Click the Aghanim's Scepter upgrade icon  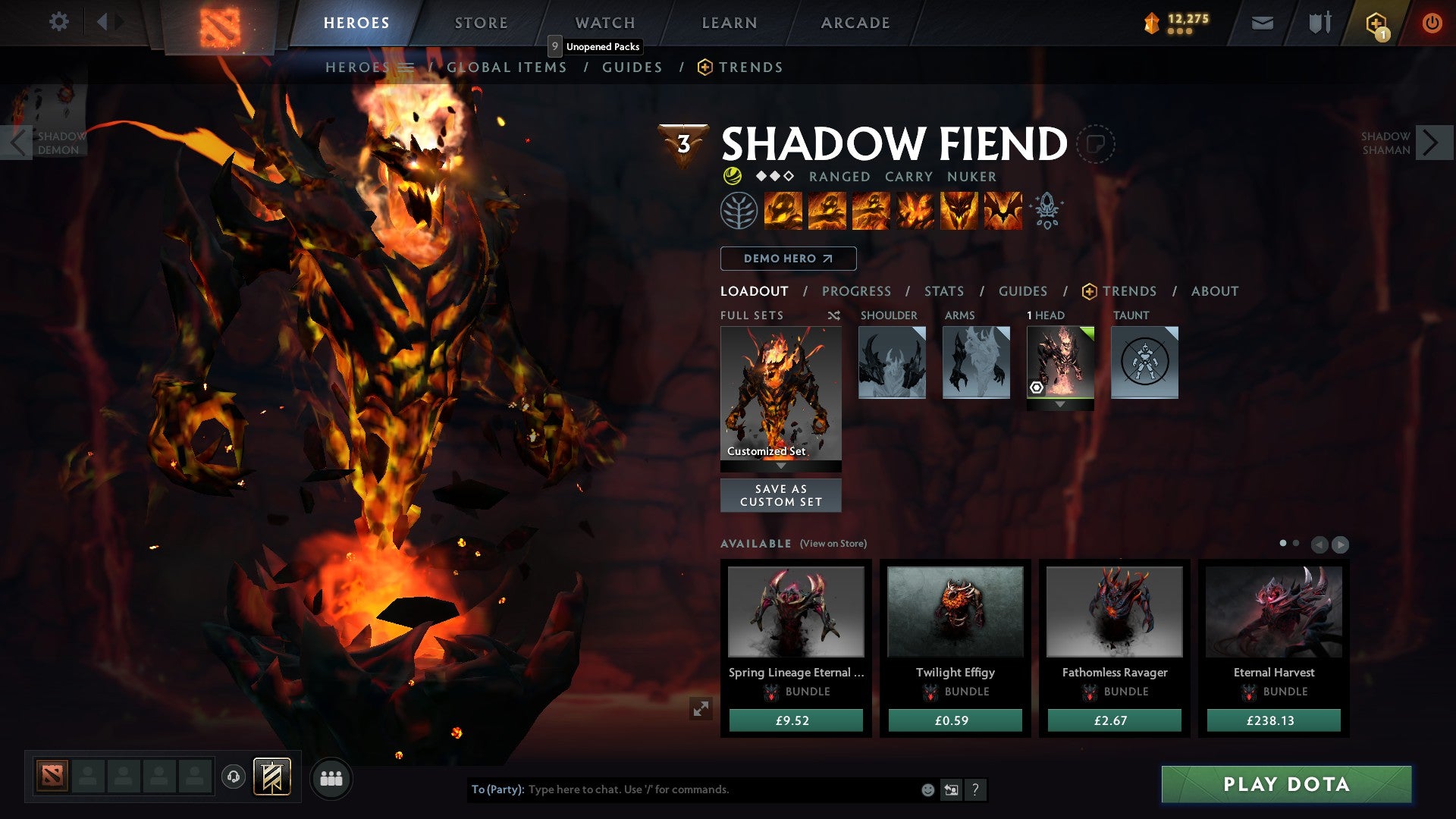(1047, 212)
